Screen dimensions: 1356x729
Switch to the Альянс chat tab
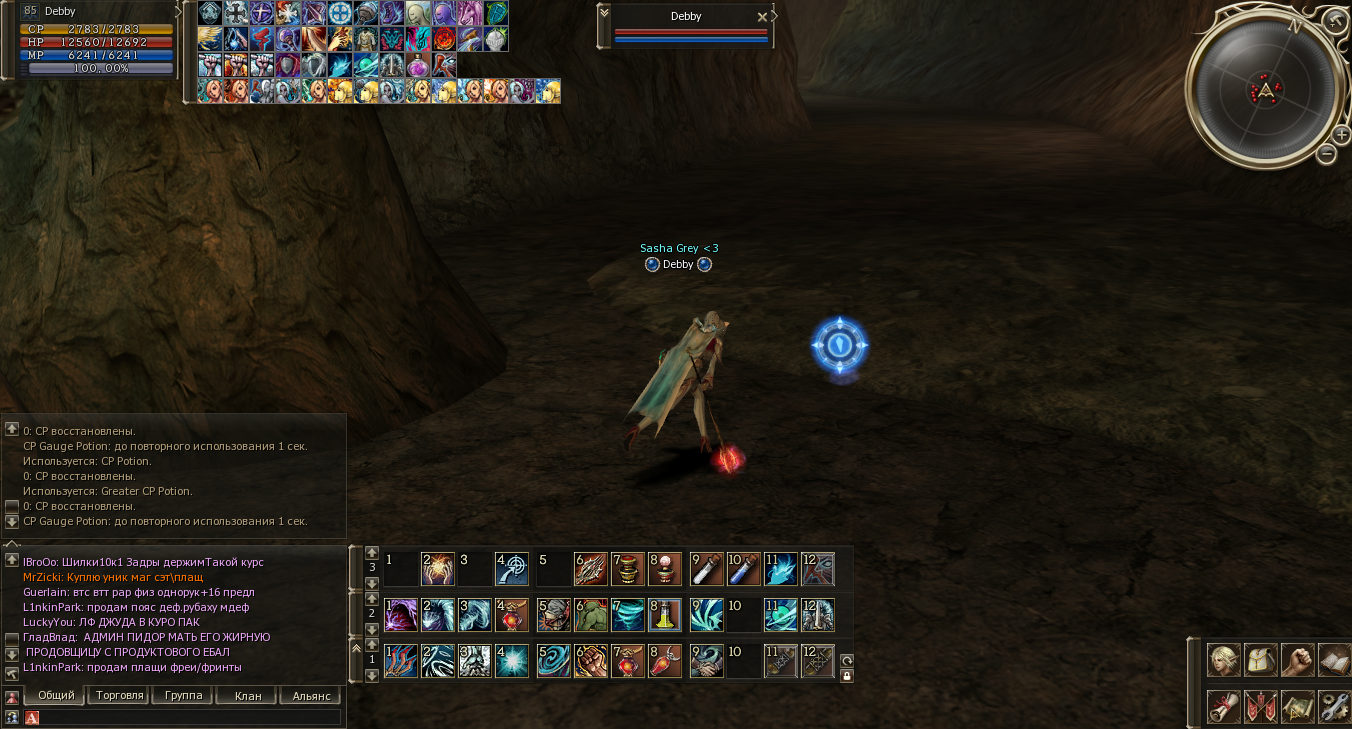click(x=310, y=695)
